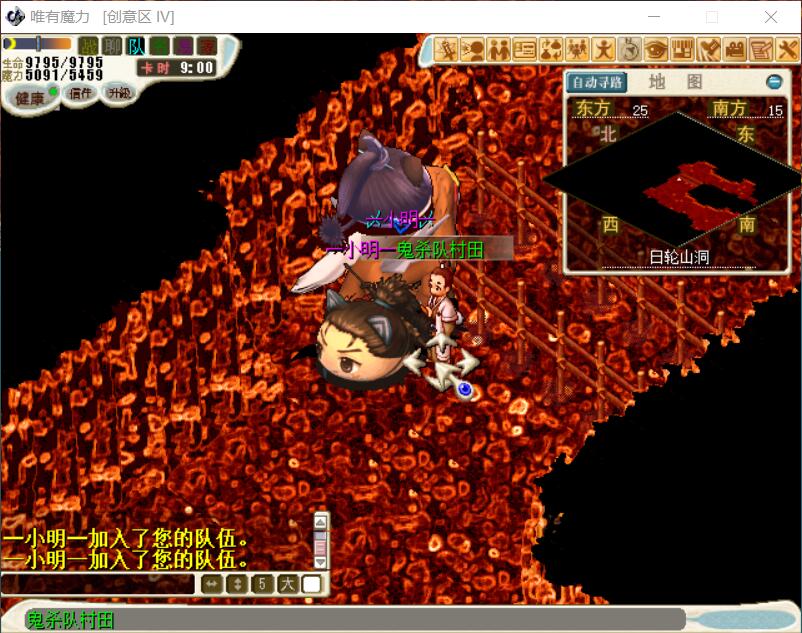Open the eye-shaped view toolbar icon

656,49
